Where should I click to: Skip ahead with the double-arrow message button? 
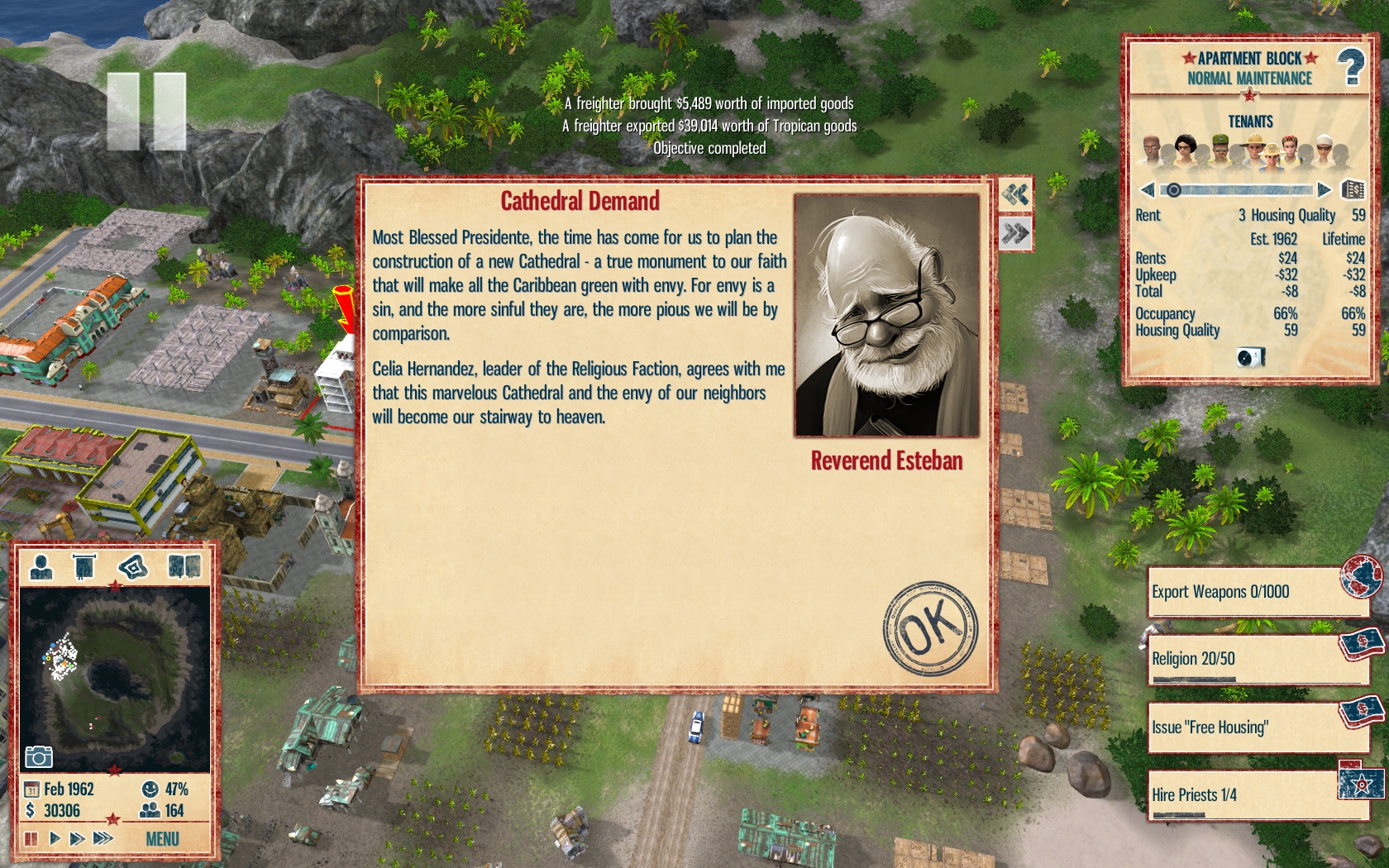1015,234
